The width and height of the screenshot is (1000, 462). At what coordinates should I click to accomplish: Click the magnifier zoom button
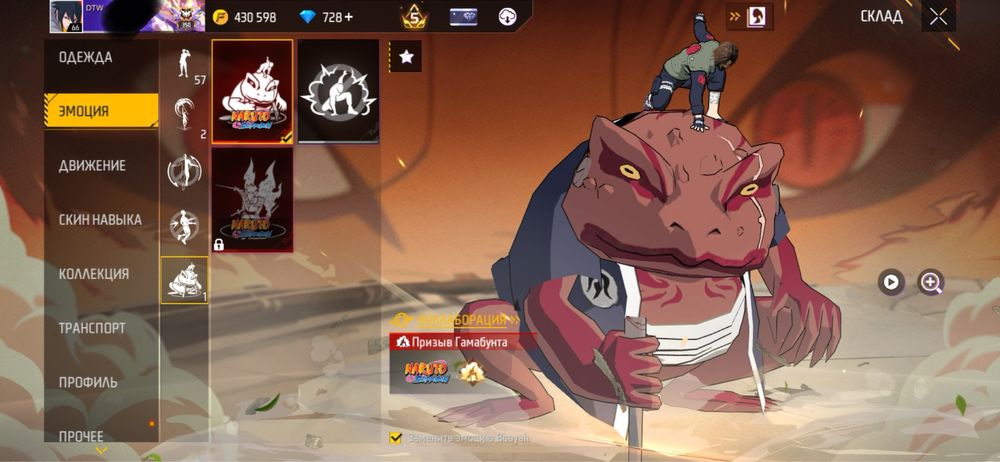tap(932, 282)
